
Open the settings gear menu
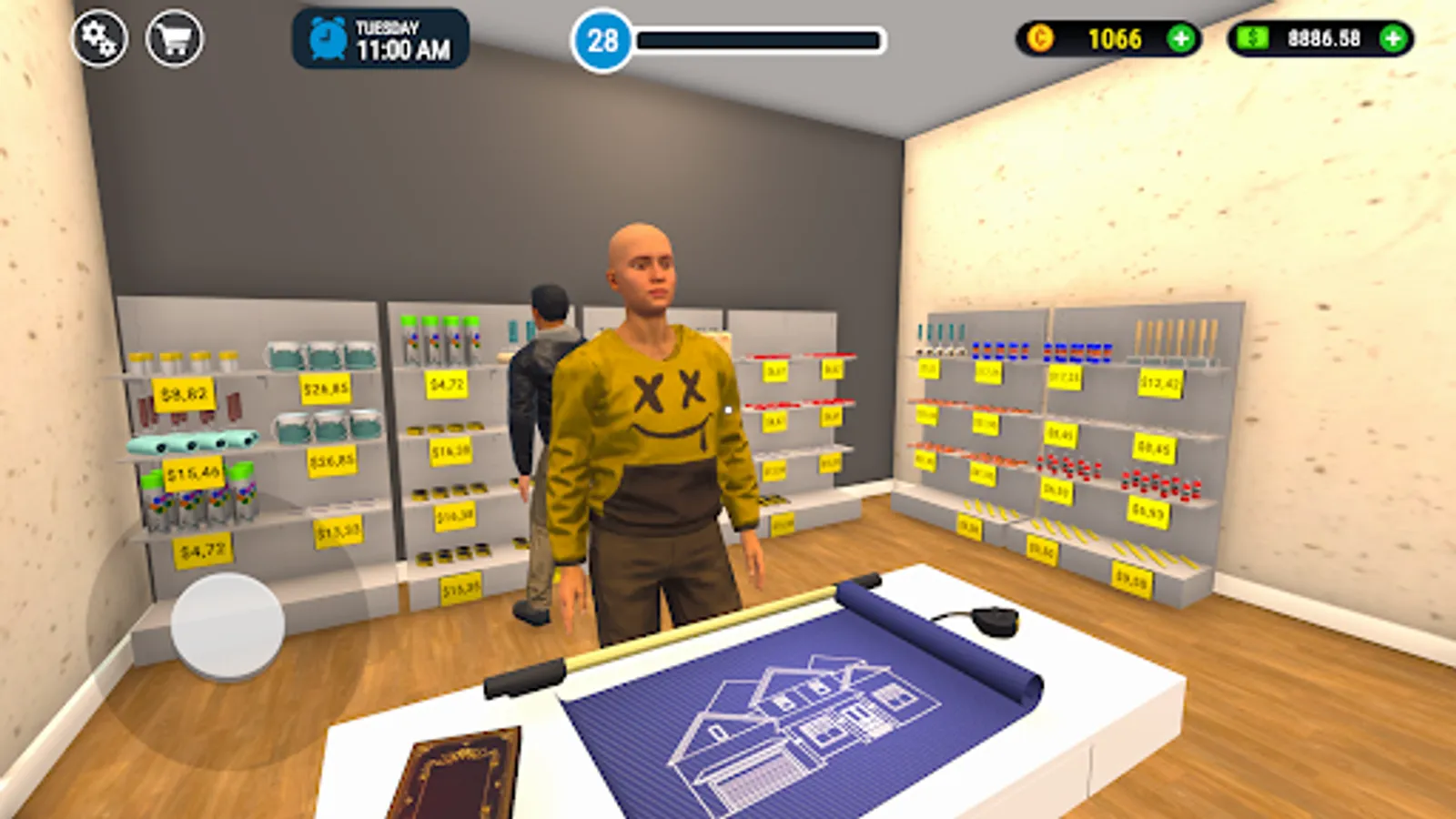pos(101,38)
